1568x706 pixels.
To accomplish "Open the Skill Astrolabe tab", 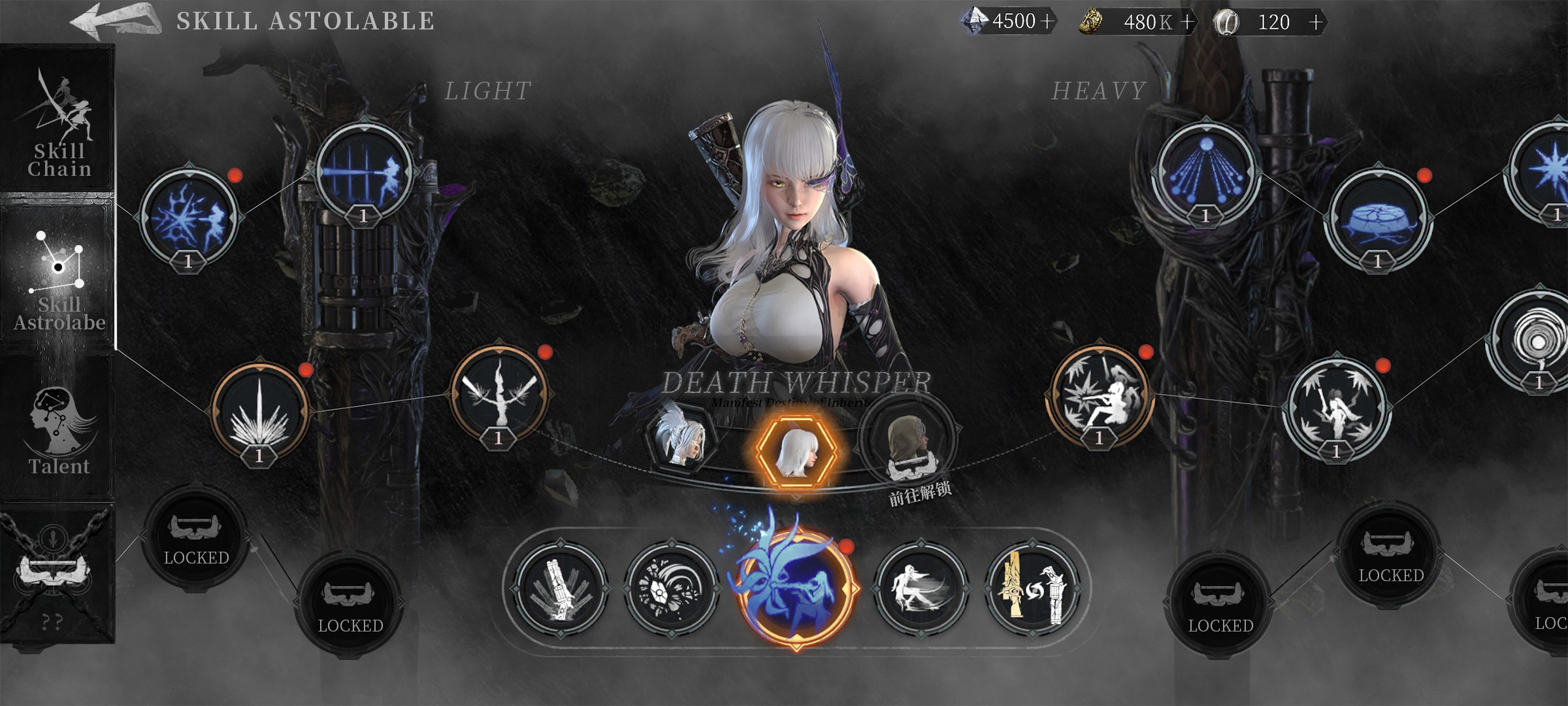I will (x=59, y=278).
